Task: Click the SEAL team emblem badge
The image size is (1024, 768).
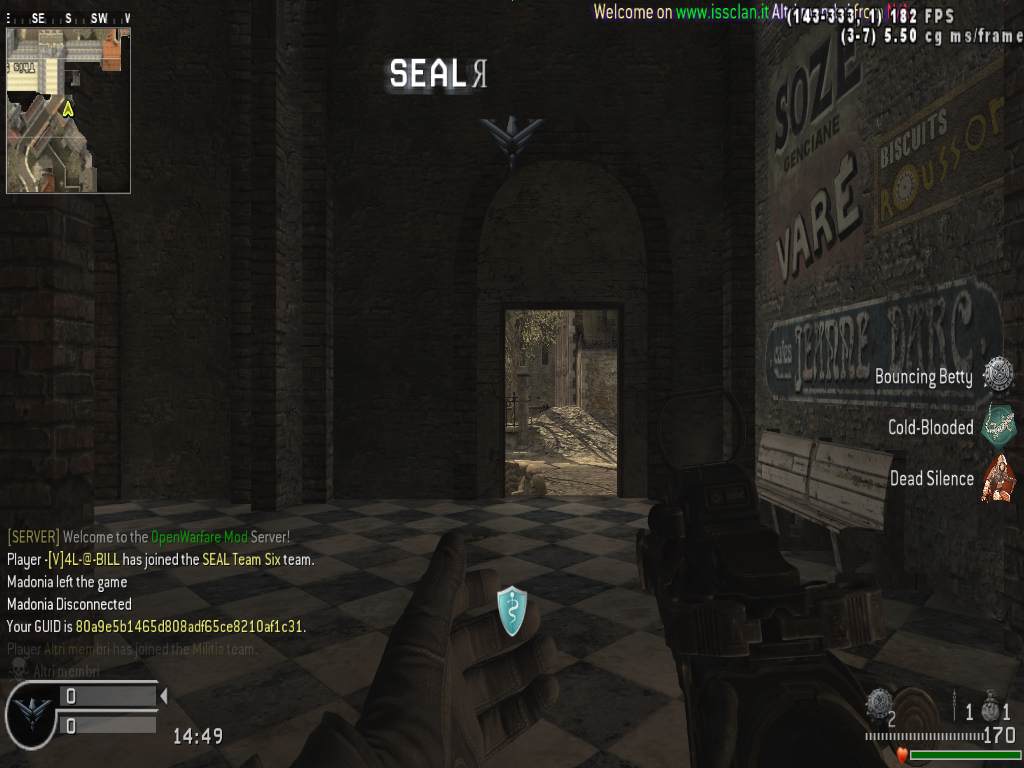Action: [32, 712]
